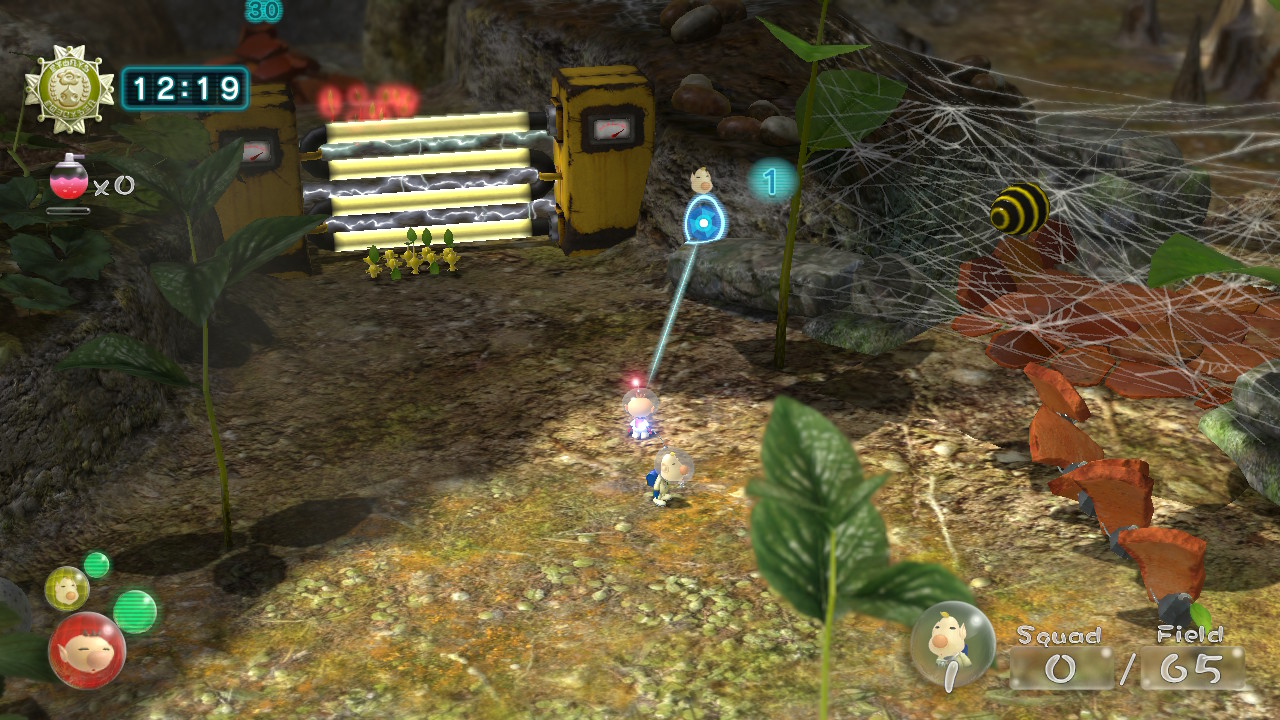
Task: Select the pink ultra-spicy spray bottle
Action: [x=68, y=180]
